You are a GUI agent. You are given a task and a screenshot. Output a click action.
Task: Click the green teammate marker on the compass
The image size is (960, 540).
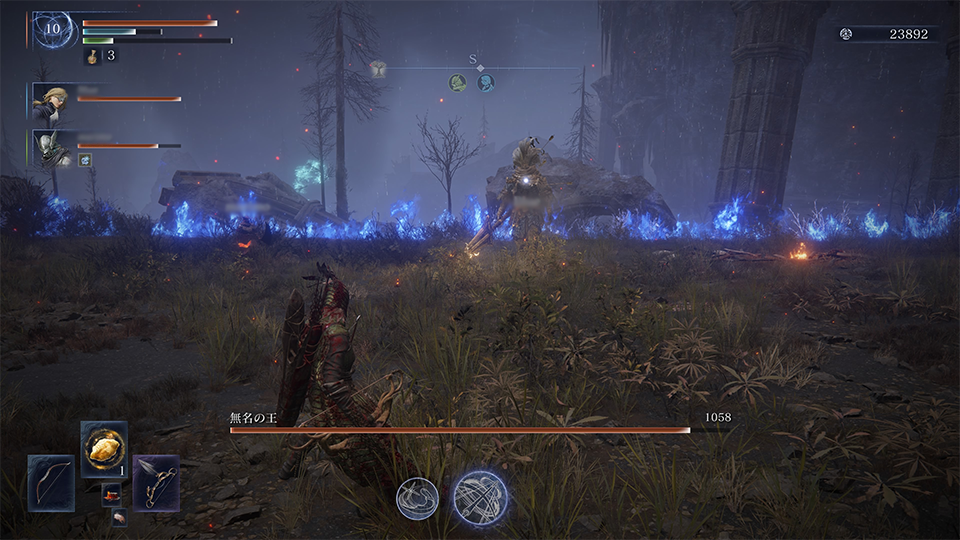[x=458, y=82]
